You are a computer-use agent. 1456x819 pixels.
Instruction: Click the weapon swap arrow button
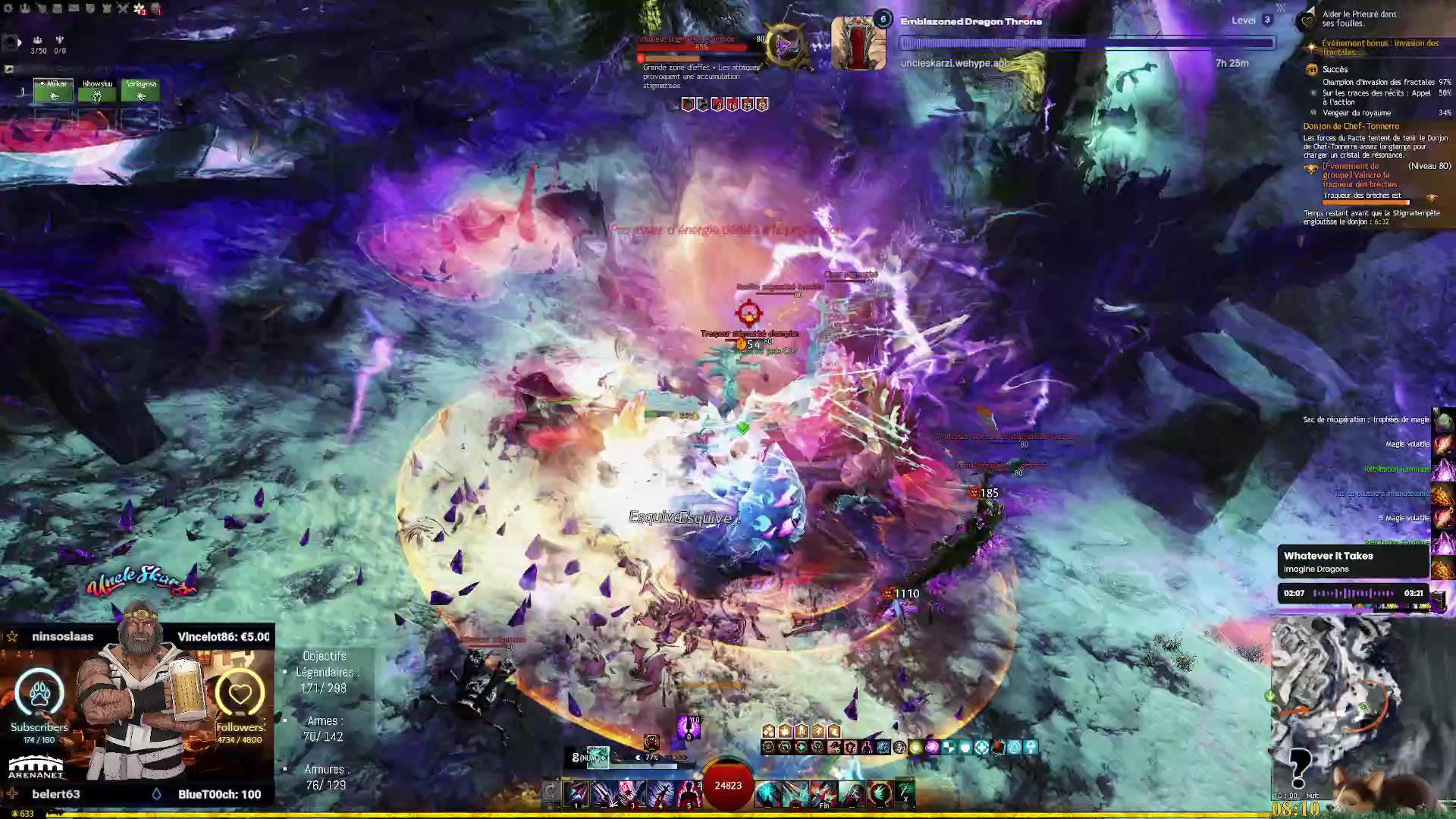point(551,792)
